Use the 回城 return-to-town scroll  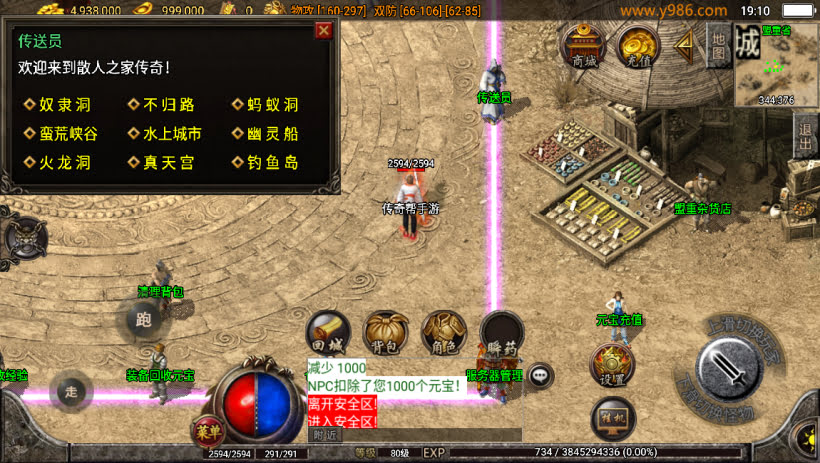point(327,332)
